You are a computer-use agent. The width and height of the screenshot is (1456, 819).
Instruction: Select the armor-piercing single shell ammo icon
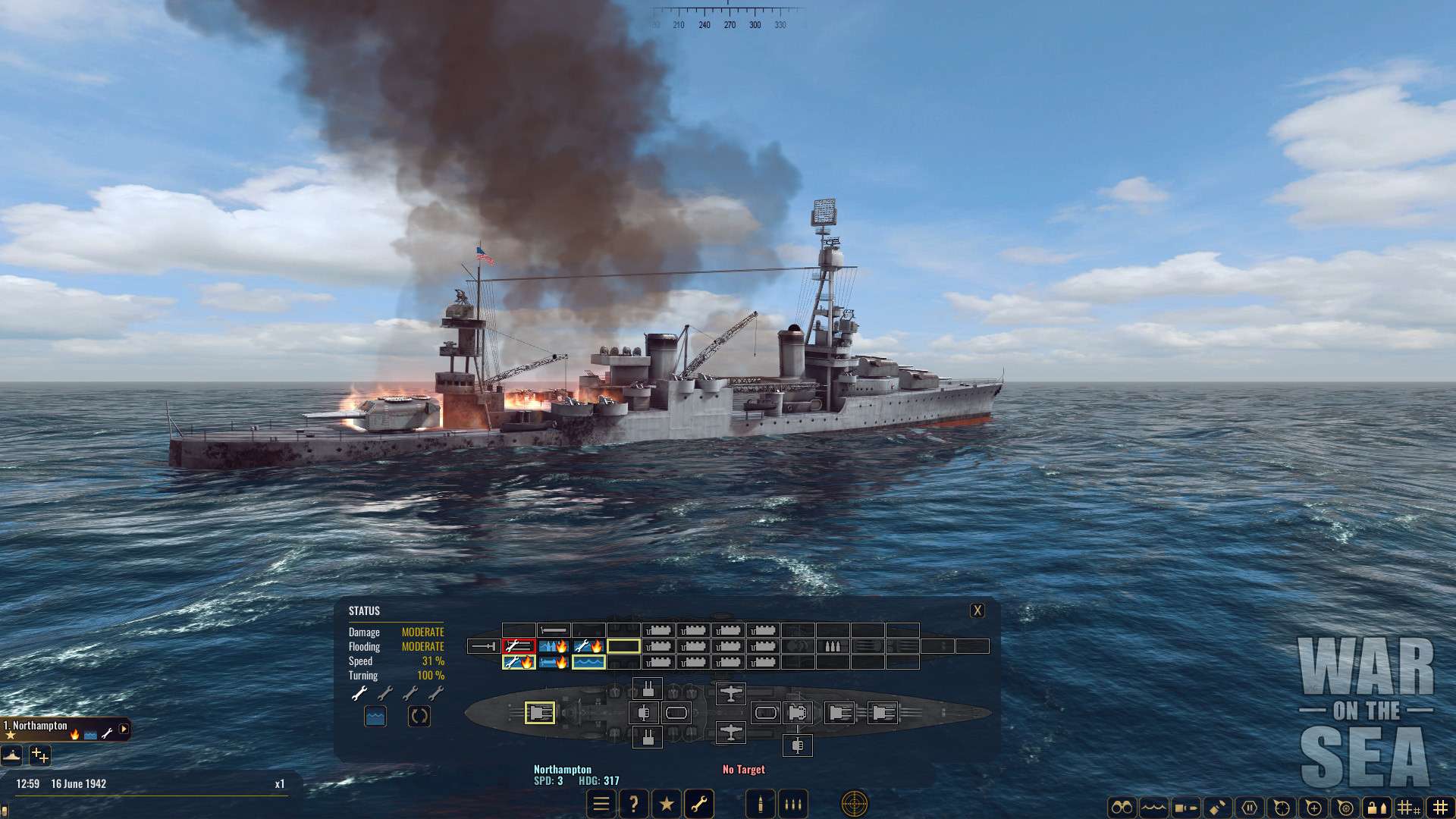[760, 803]
